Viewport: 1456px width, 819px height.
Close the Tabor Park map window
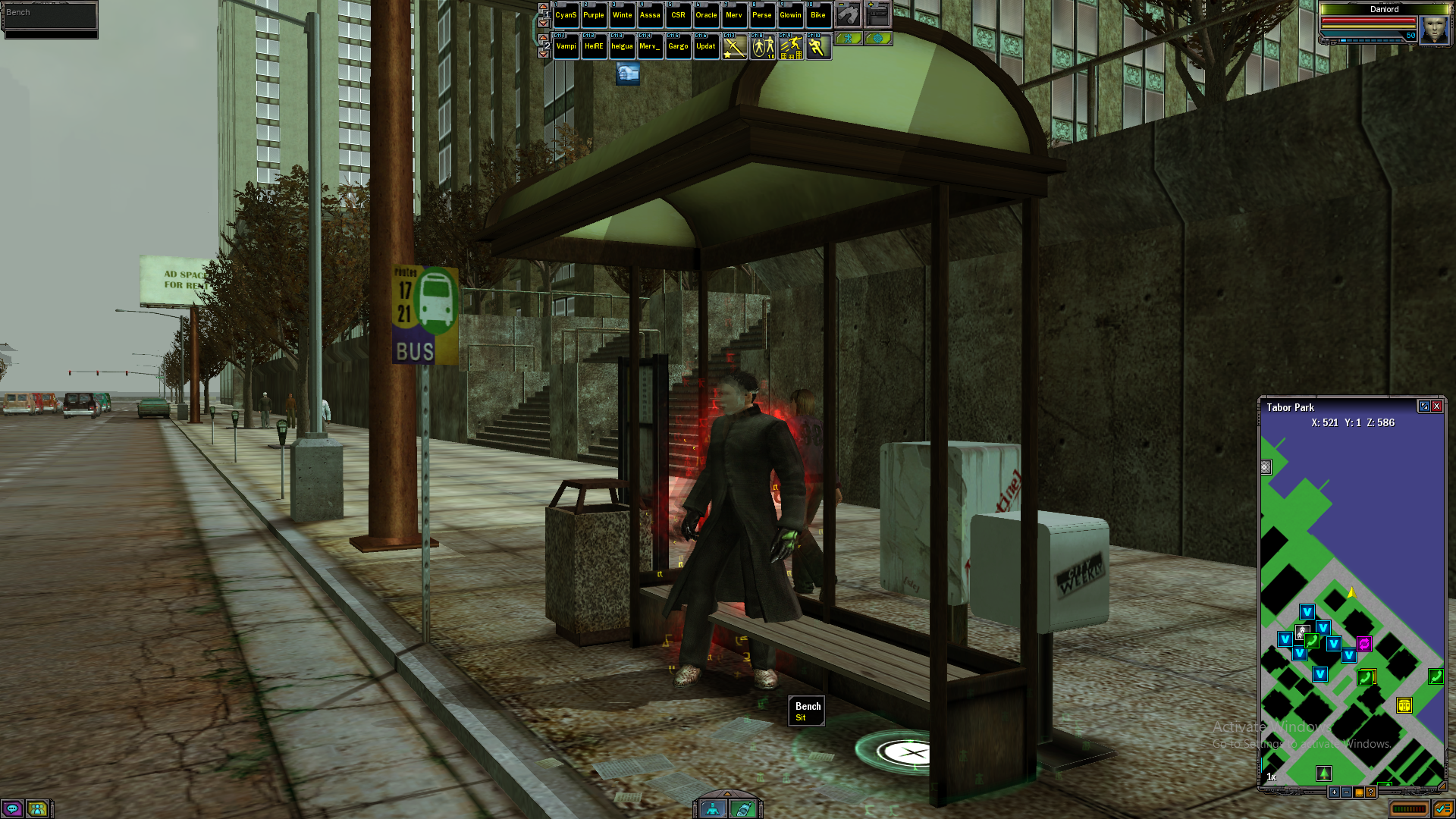1436,406
